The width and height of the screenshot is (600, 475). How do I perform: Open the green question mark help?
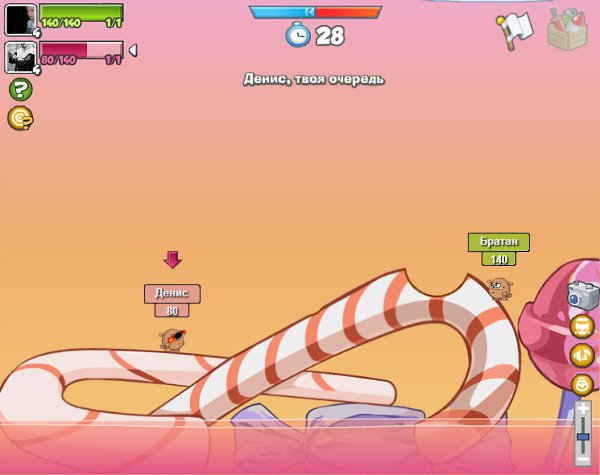pos(20,89)
